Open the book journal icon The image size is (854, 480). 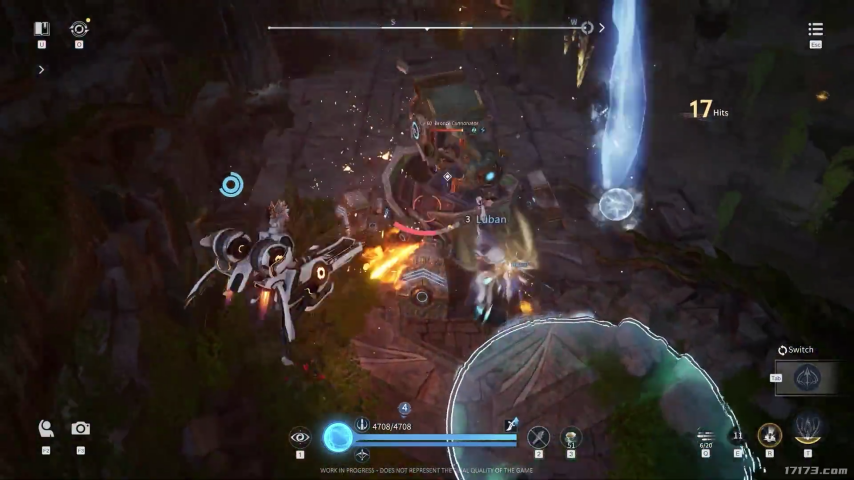[x=41, y=29]
